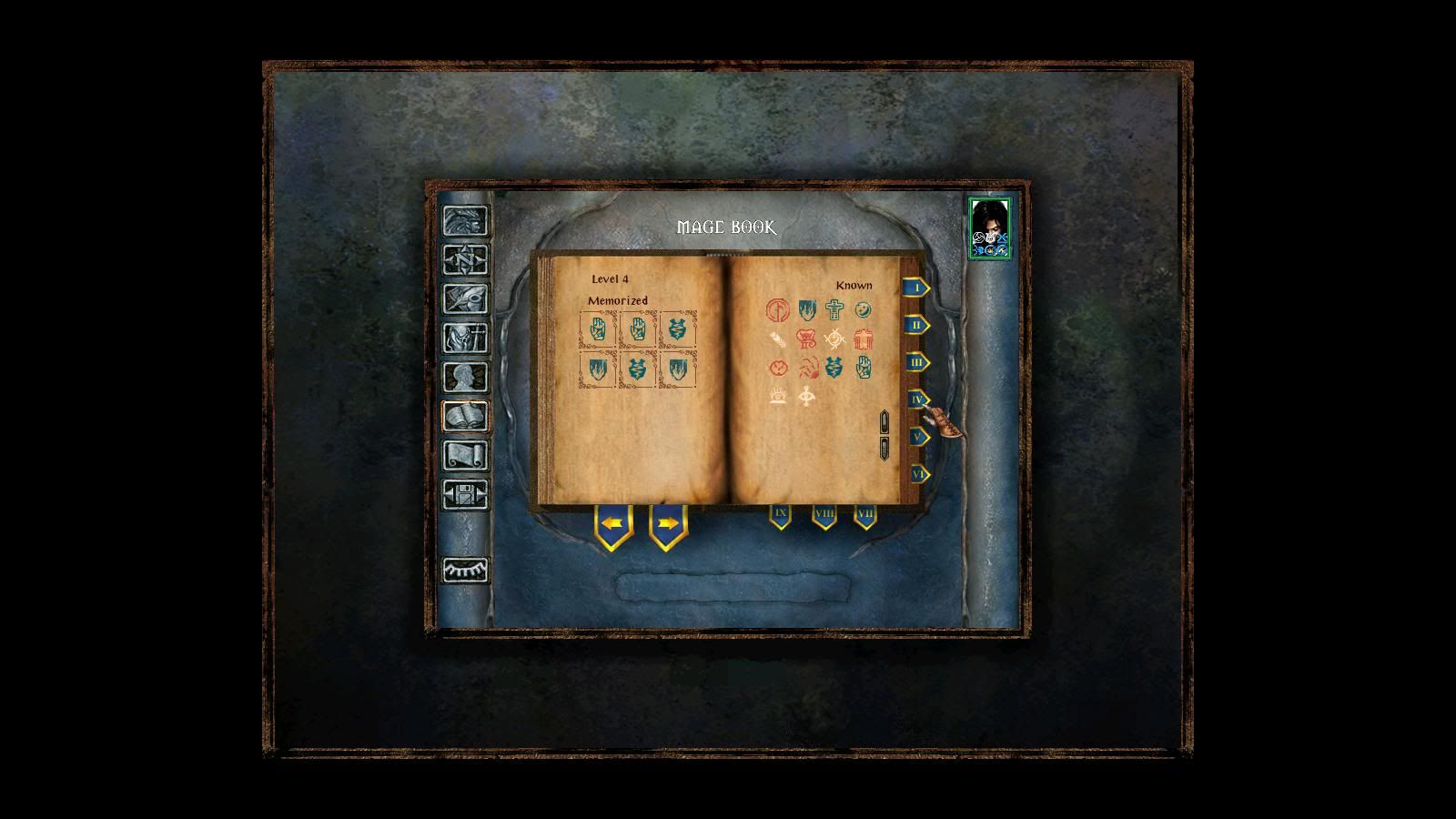Show level VI spells

click(x=917, y=474)
